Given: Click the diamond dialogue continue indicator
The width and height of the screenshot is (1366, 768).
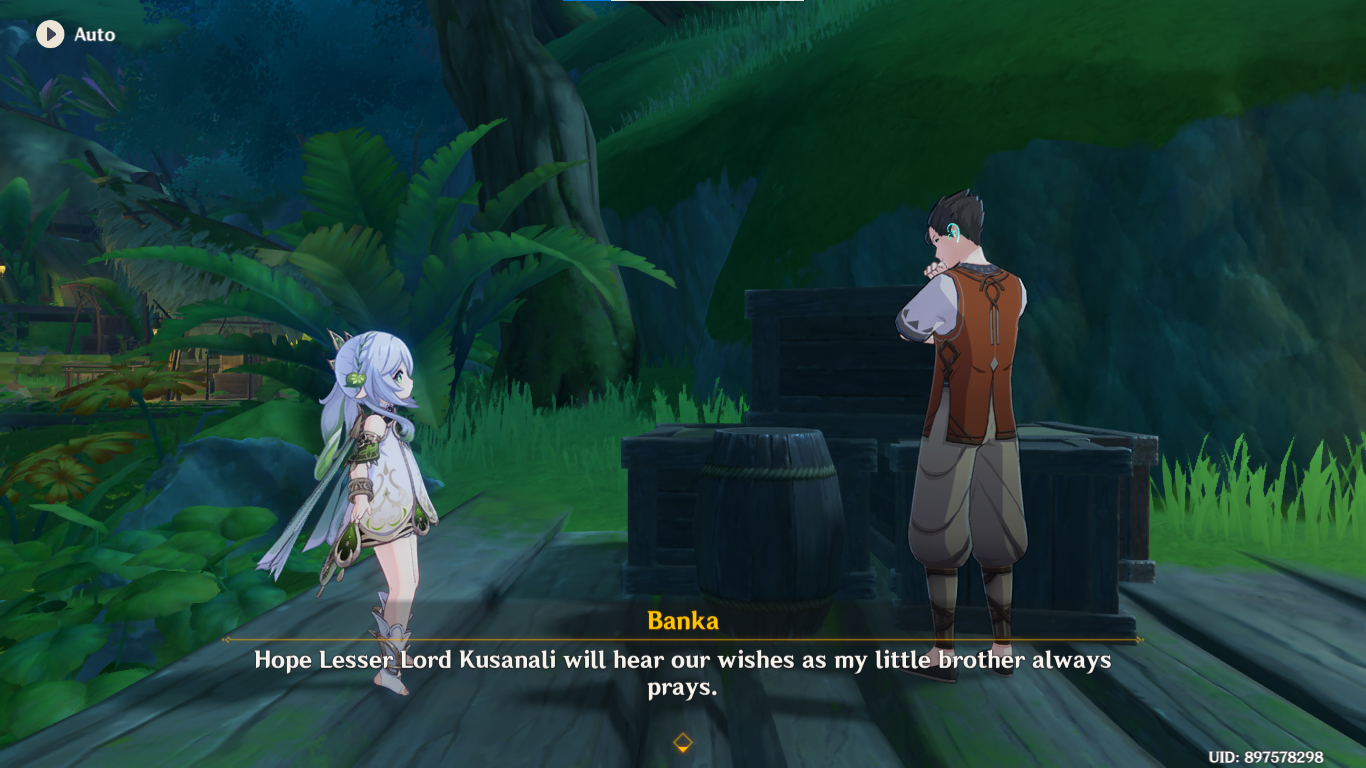Looking at the screenshot, I should click(683, 741).
